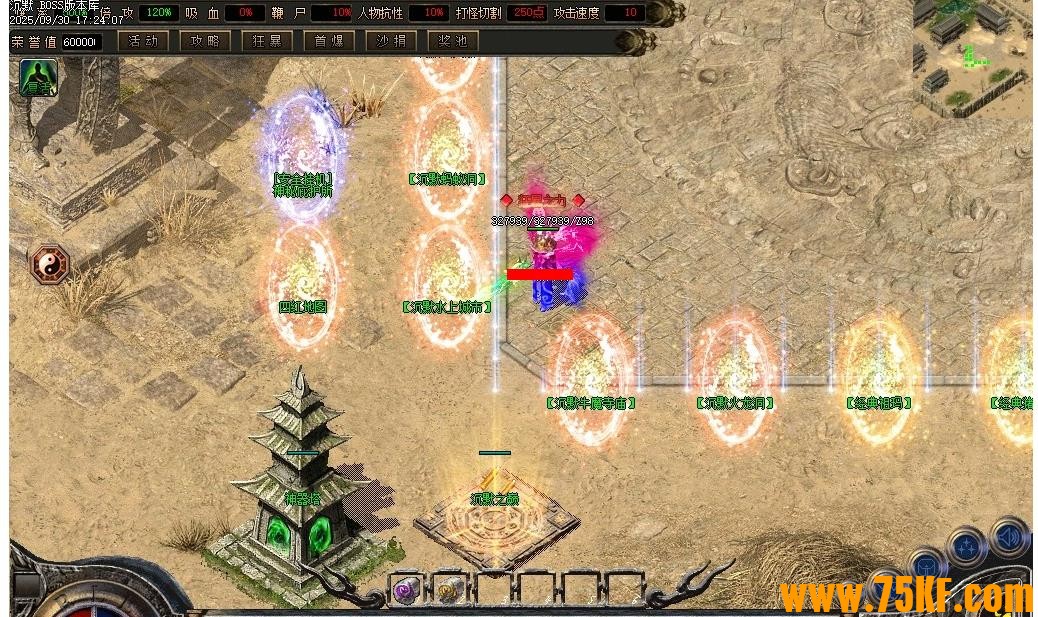Viewport: 1038px width, 617px height.
Task: Use the purple potion in the hotbar
Action: pos(407,589)
